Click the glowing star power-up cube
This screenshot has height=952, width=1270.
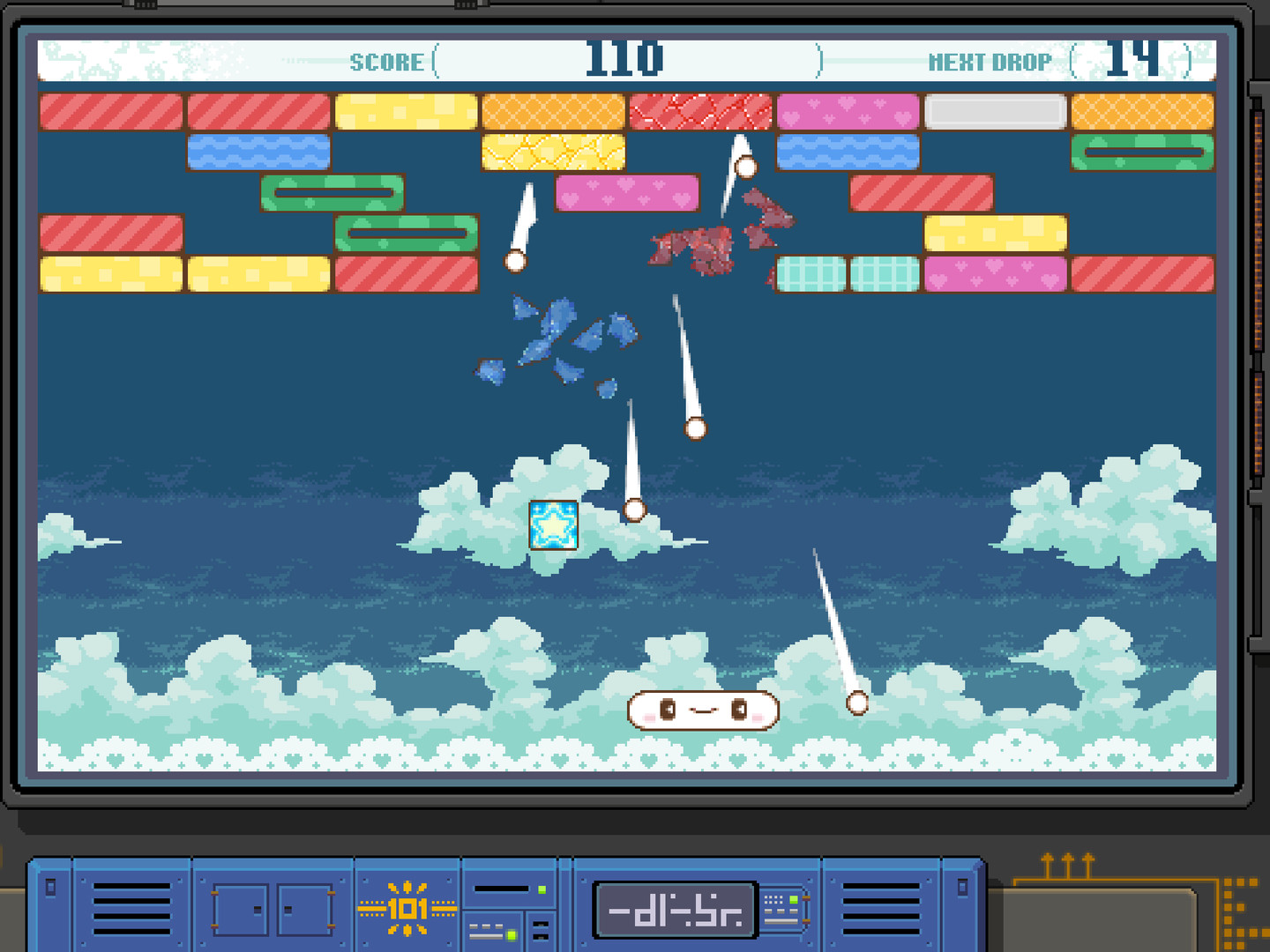pos(552,524)
